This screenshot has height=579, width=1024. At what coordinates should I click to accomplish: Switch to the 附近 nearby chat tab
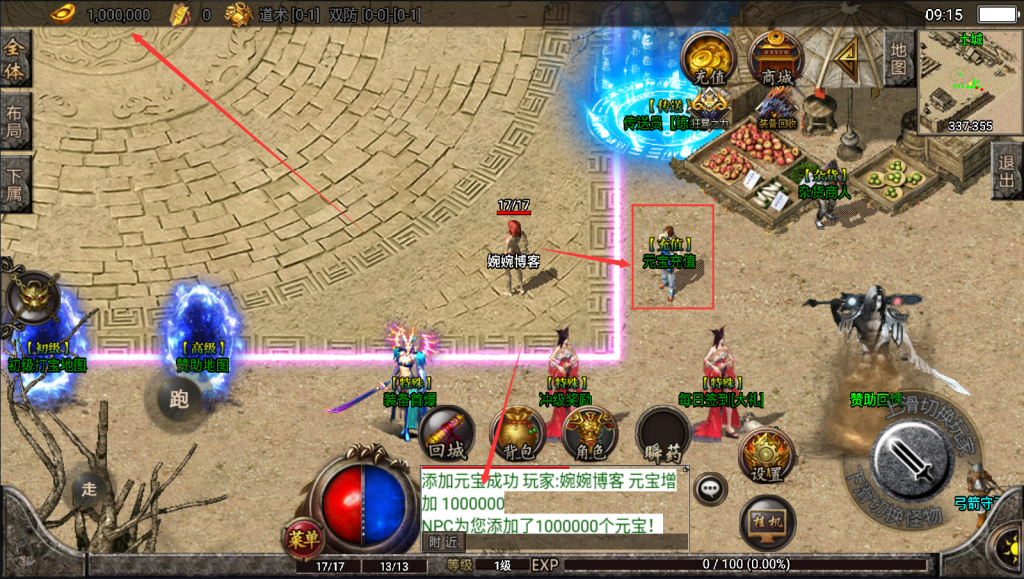[442, 542]
